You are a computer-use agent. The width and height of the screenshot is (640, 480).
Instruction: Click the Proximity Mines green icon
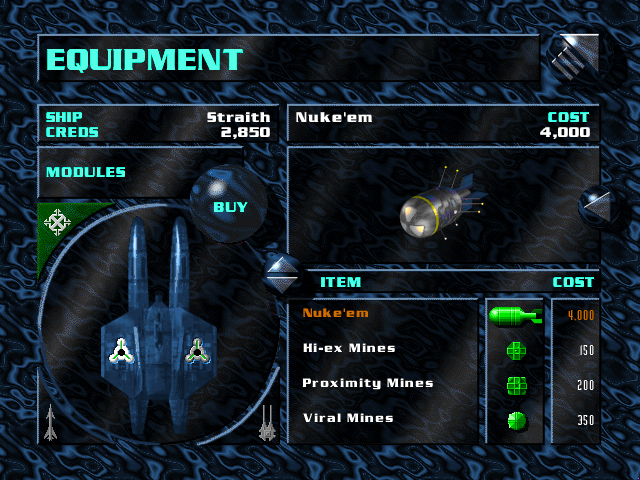tap(515, 385)
